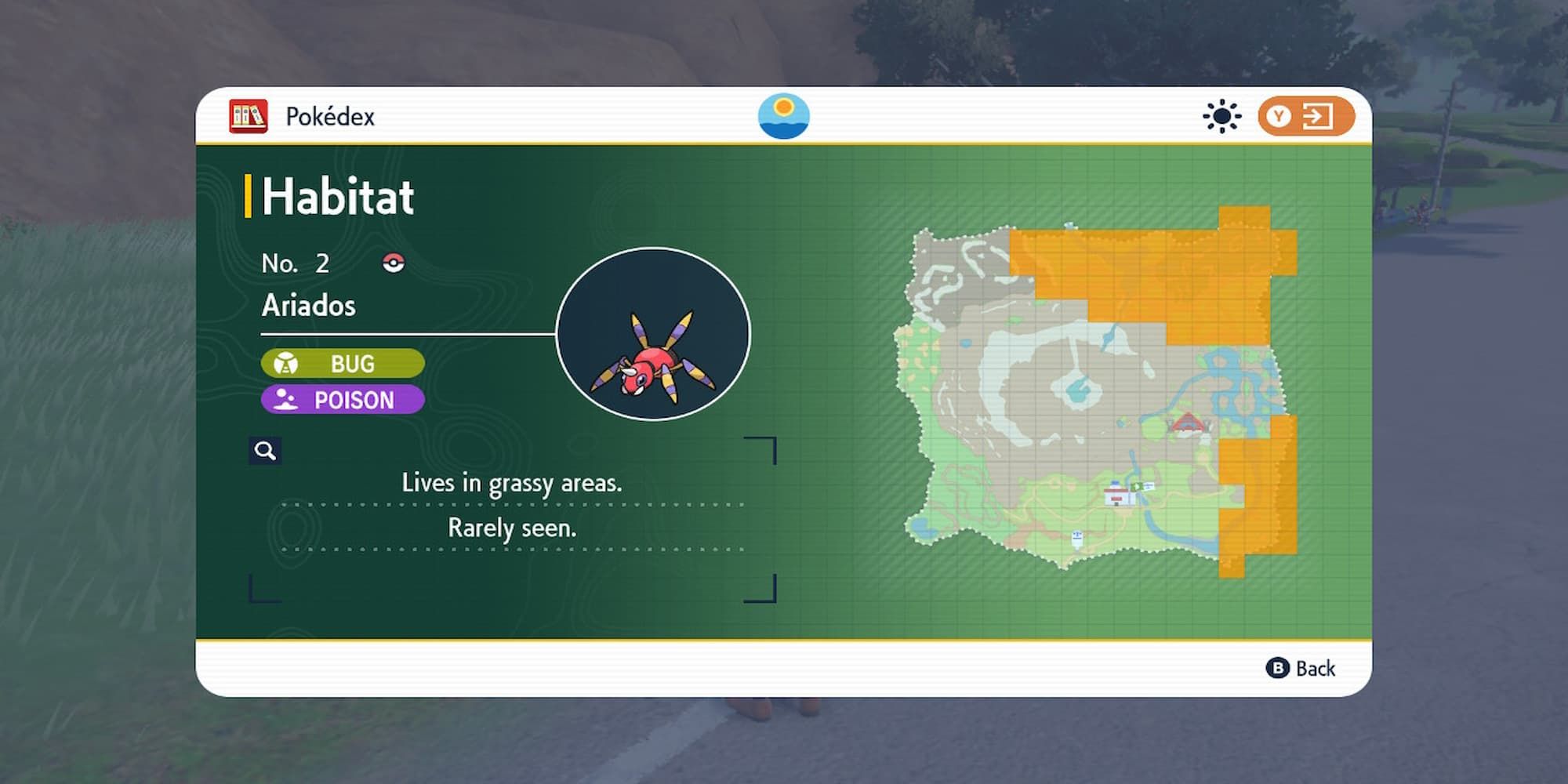Click the Y exit door icon
Viewport: 1568px width, 784px height.
[1308, 116]
